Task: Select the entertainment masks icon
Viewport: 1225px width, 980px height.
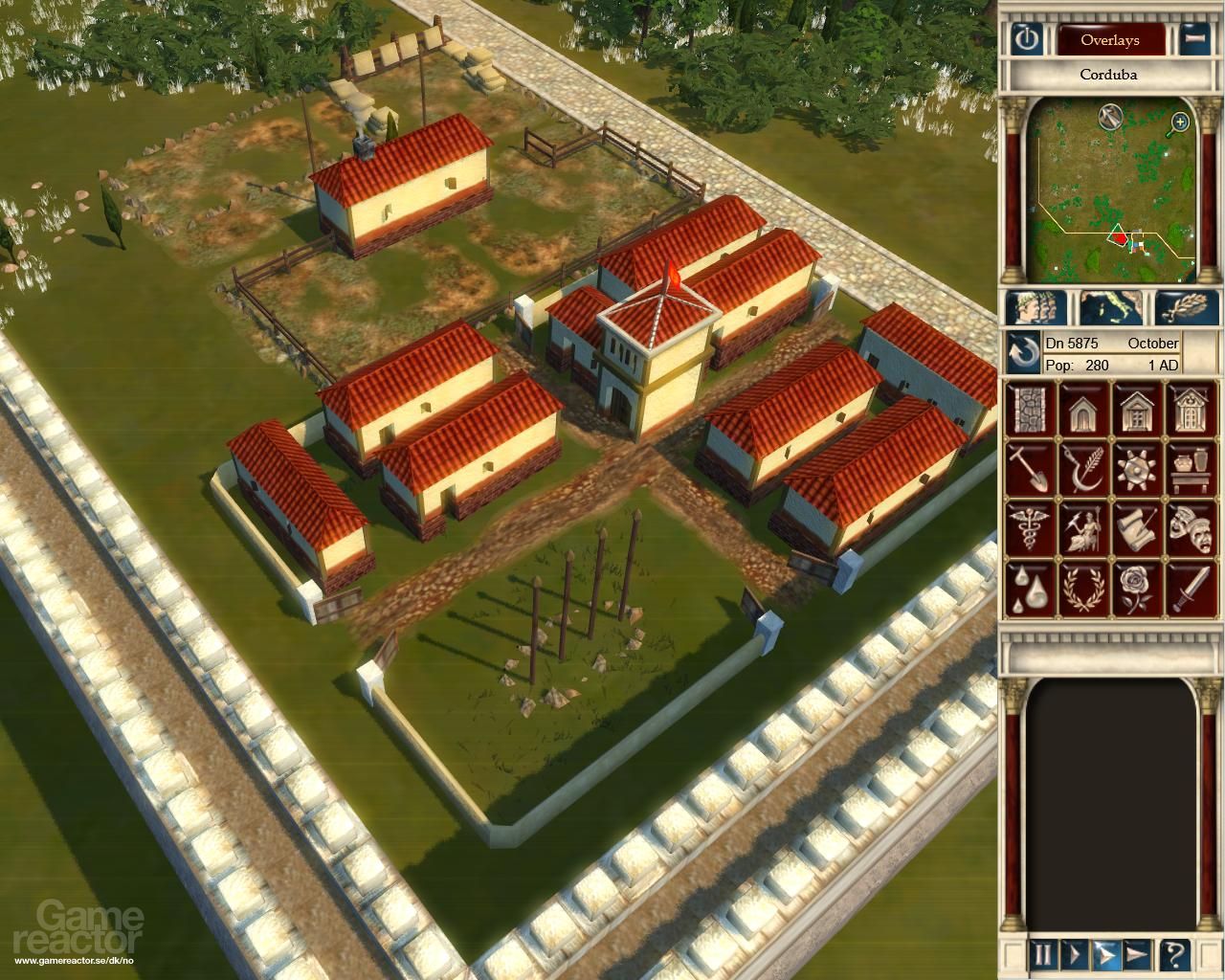Action: [x=1190, y=526]
